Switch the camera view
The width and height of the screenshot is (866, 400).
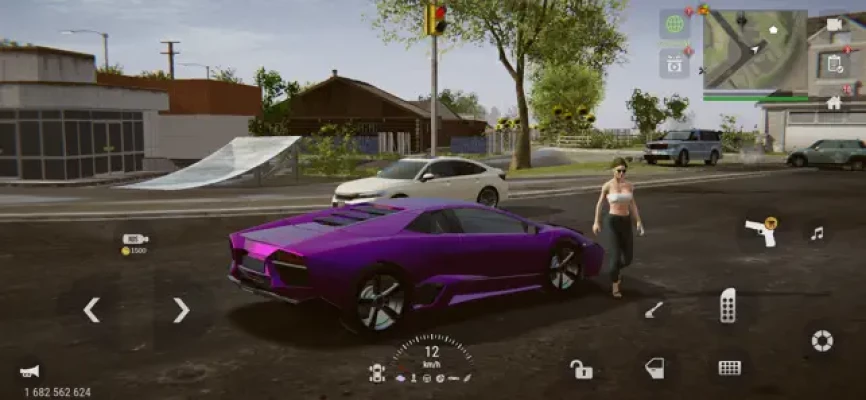click(834, 24)
